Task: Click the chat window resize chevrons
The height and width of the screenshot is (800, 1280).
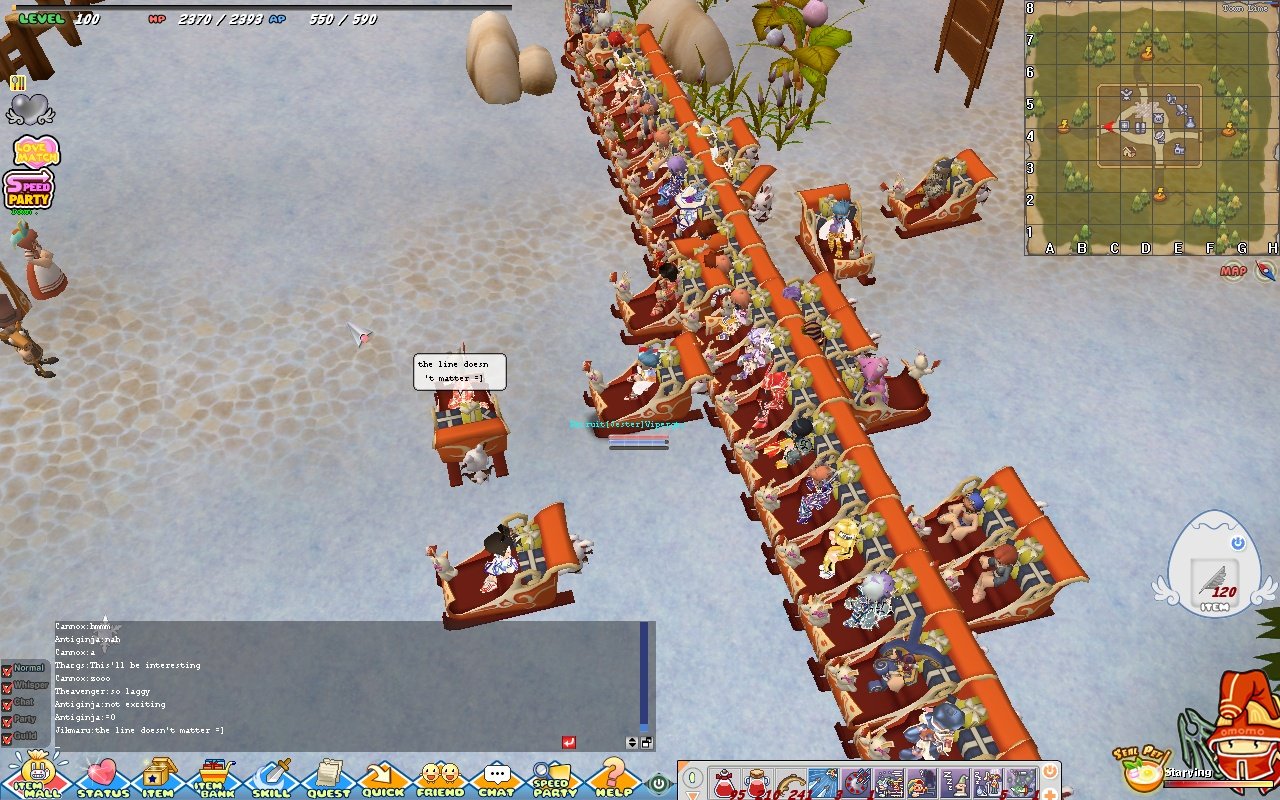Action: click(632, 743)
